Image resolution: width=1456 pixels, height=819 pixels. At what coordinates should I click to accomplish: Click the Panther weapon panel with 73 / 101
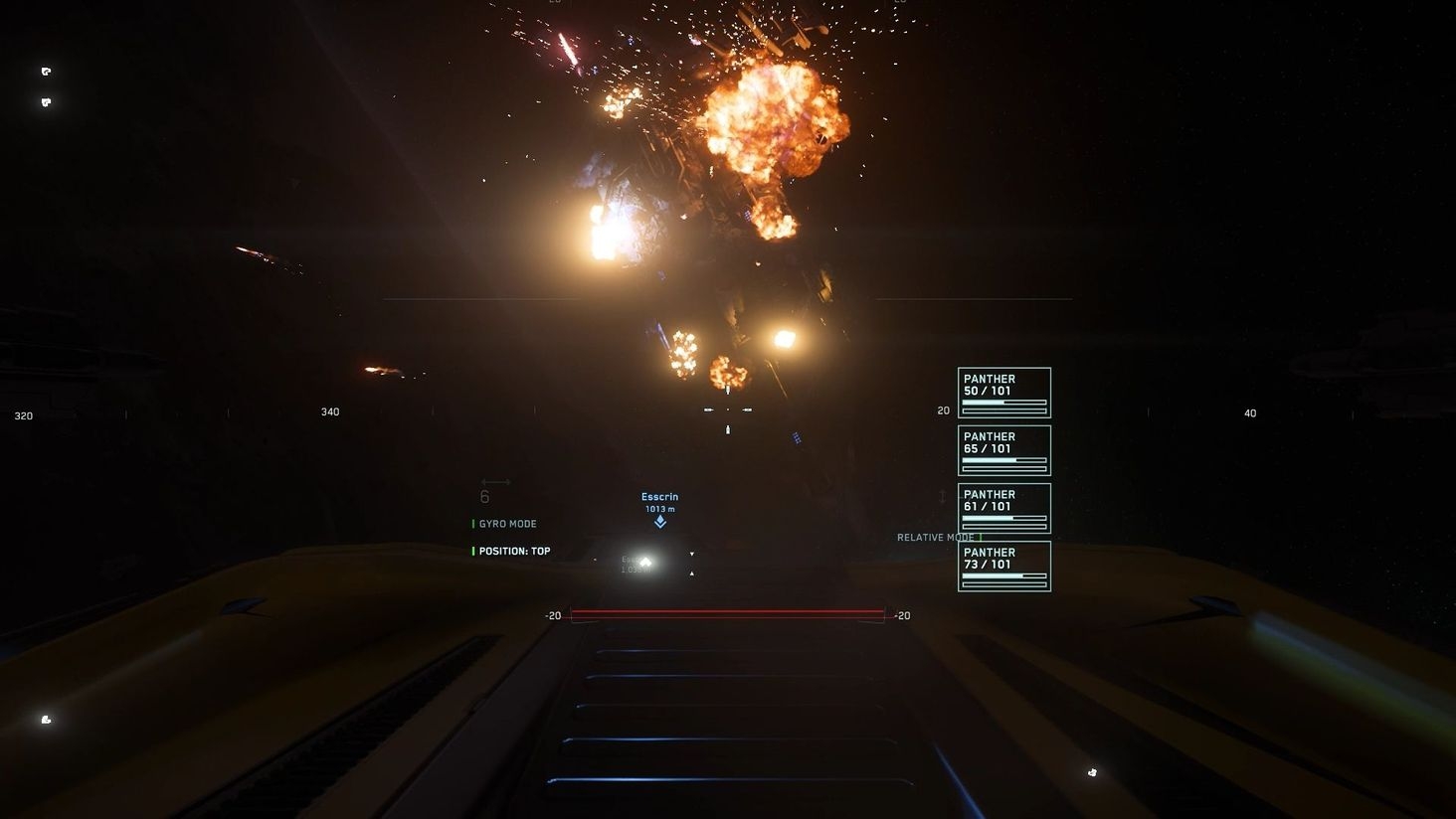(x=1003, y=566)
